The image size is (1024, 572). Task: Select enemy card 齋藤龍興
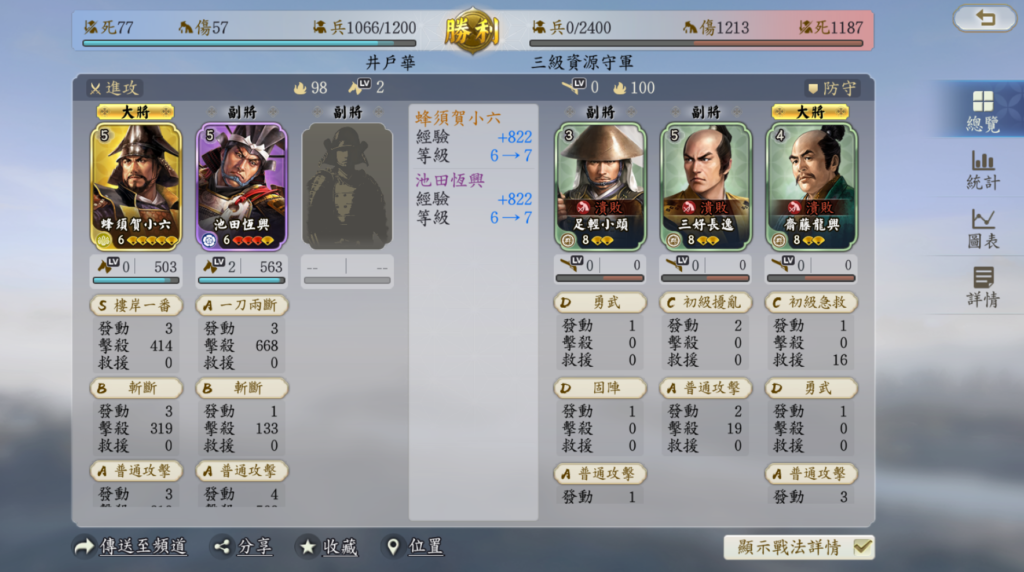pos(811,185)
